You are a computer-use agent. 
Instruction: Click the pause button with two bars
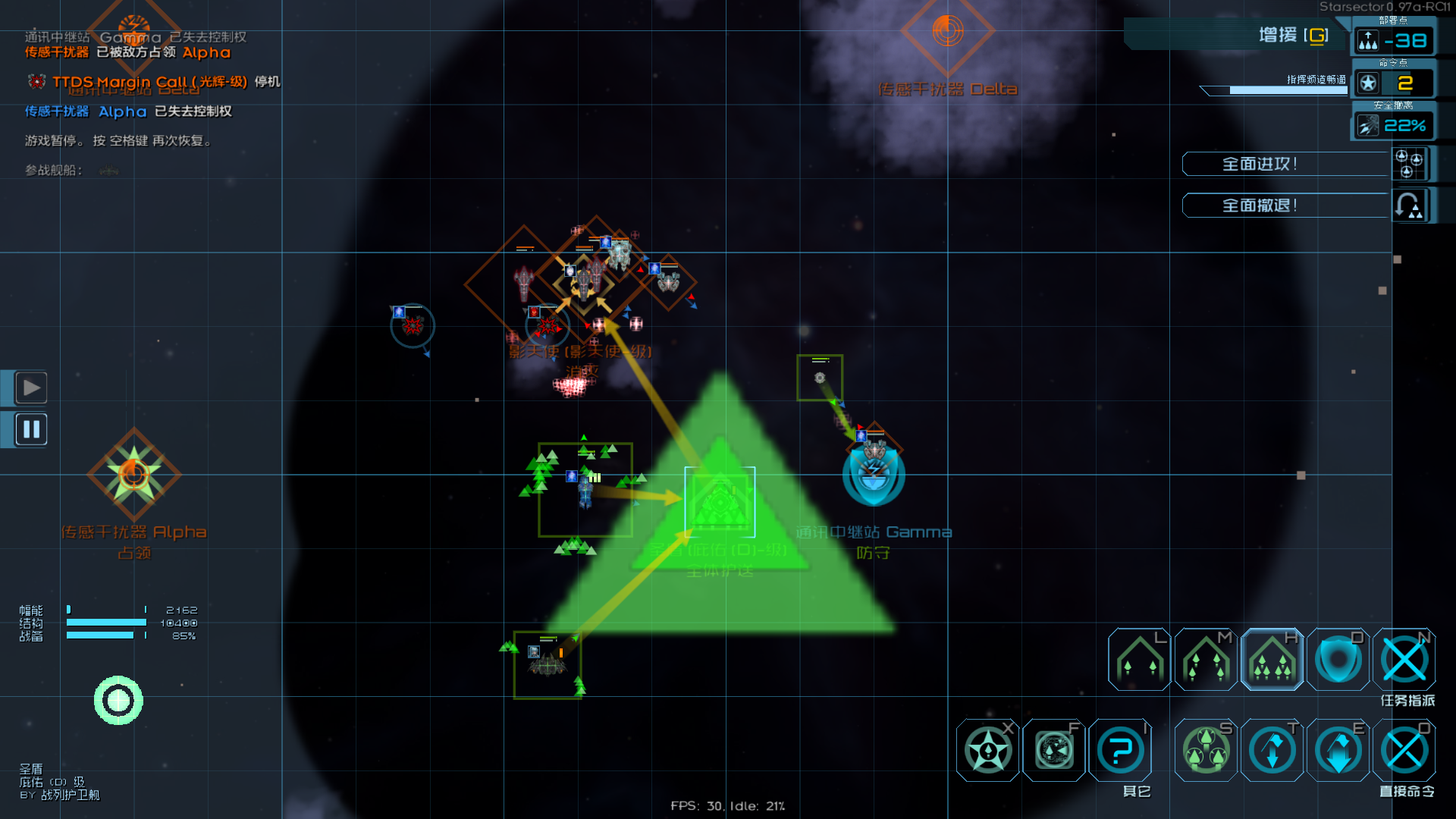(31, 429)
